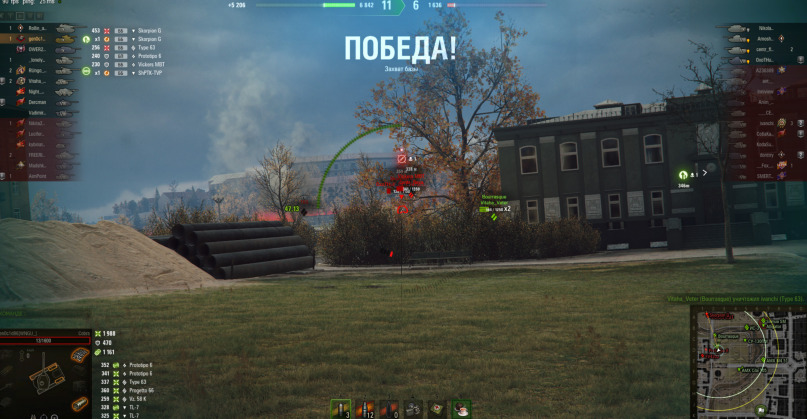Viewport: 807px width, 419px height.
Task: Switch to the shell type with 12 rounds
Action: (367, 408)
